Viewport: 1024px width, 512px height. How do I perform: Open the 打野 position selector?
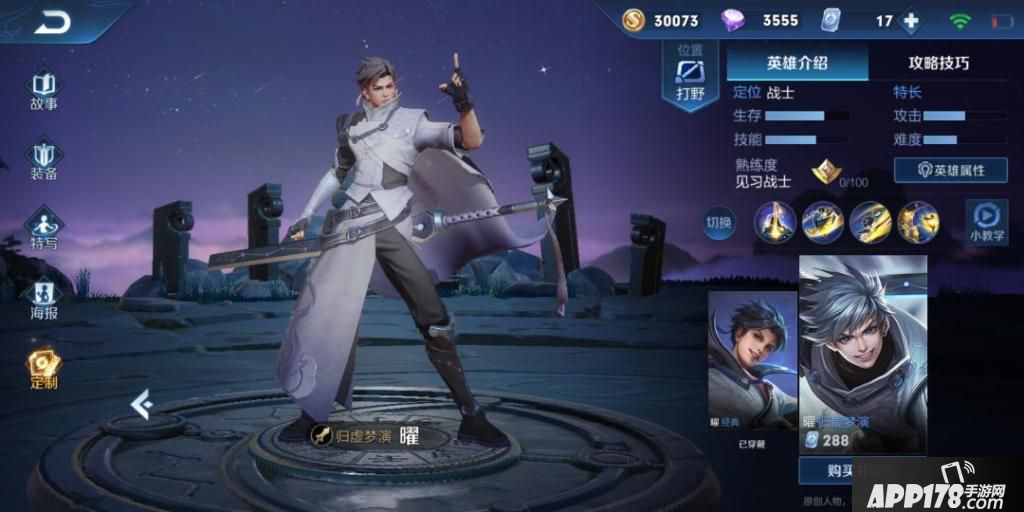pos(690,76)
